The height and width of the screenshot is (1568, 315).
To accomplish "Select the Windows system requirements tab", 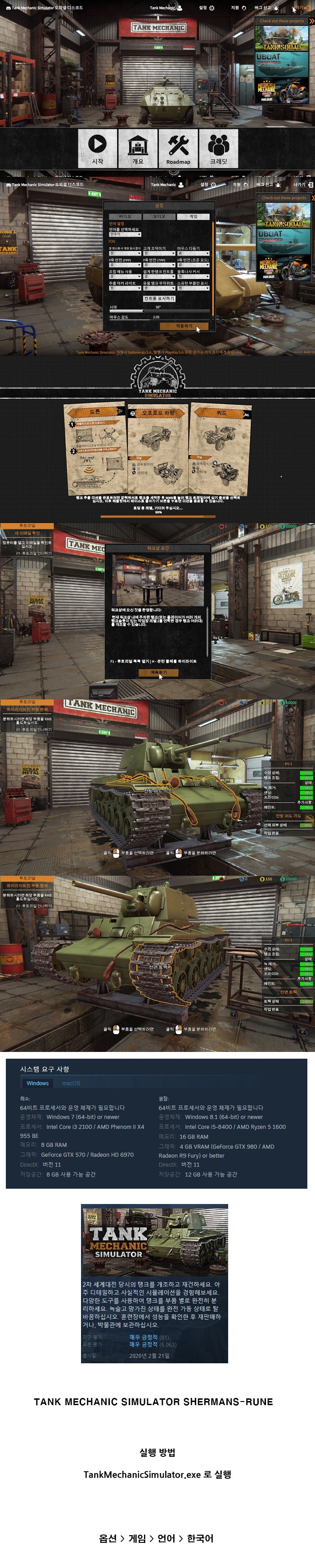I will click(37, 1083).
